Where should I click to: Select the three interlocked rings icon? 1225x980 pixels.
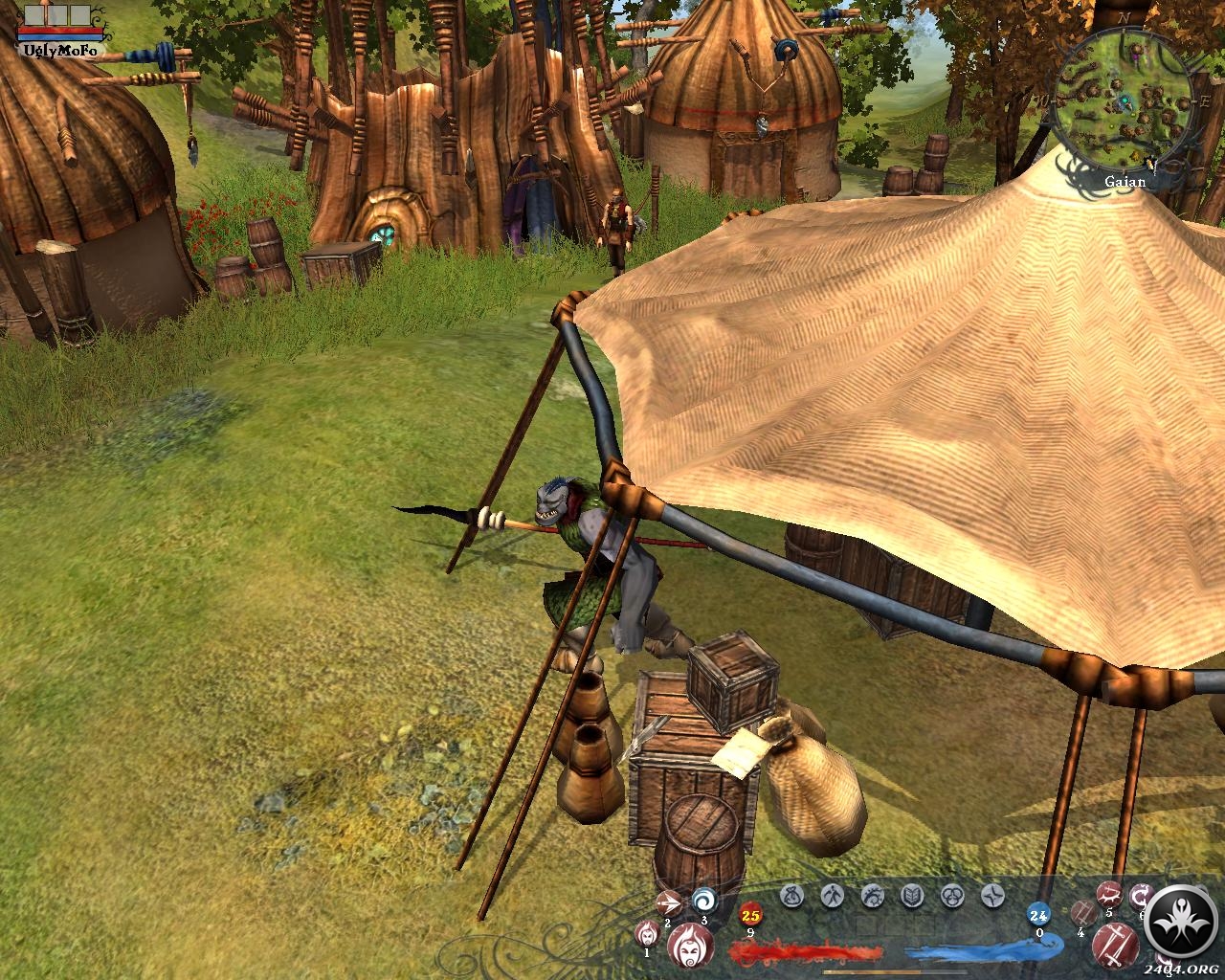(x=952, y=896)
